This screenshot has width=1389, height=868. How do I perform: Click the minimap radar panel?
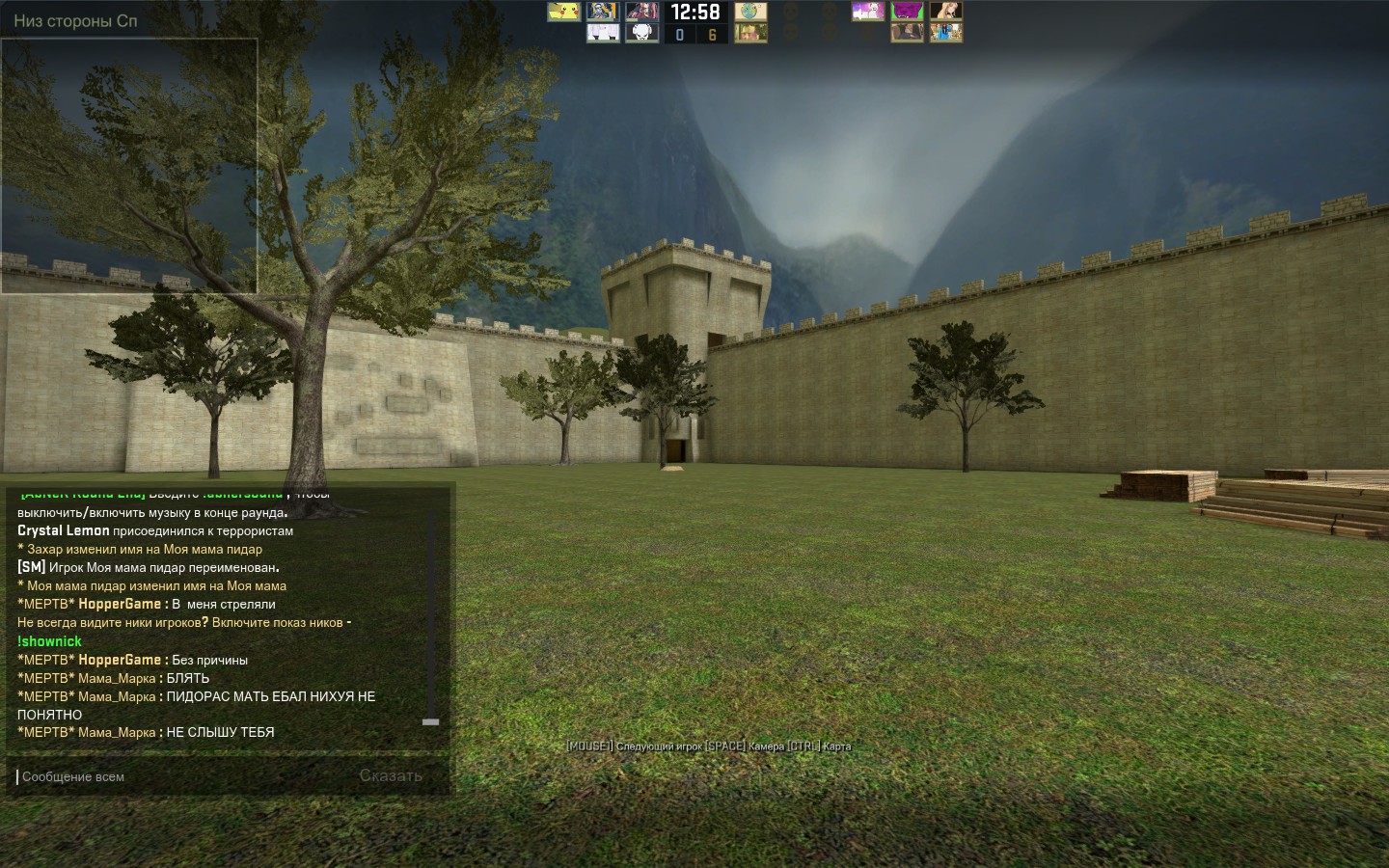129,166
